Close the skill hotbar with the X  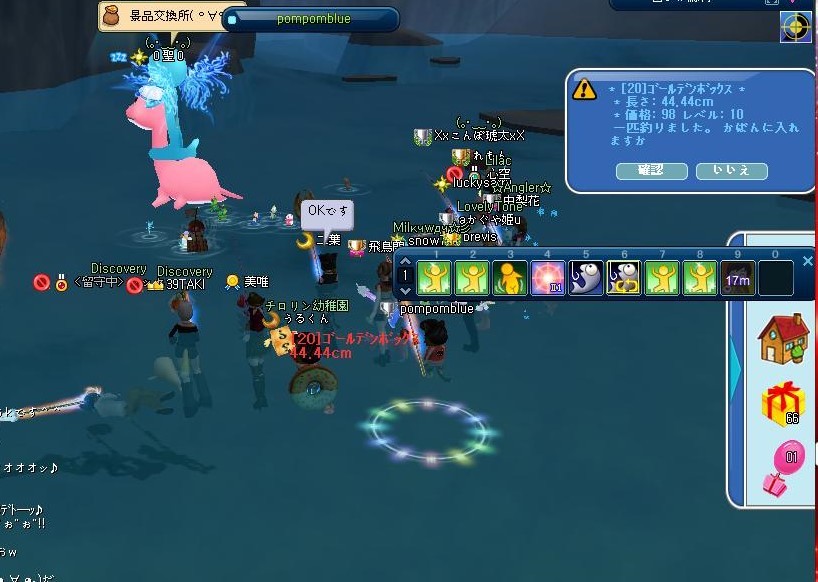coord(808,262)
